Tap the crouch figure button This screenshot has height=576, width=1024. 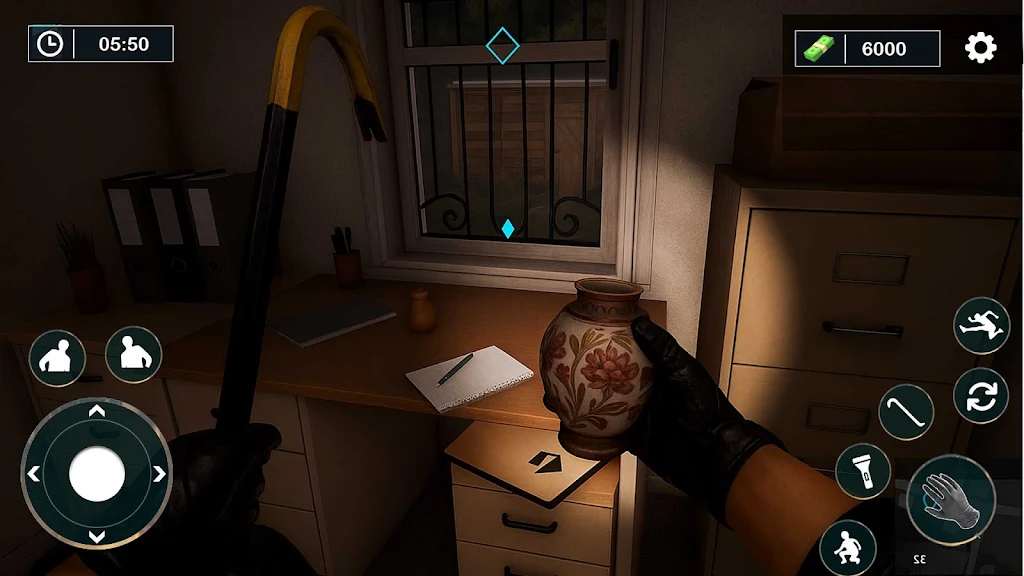click(848, 547)
